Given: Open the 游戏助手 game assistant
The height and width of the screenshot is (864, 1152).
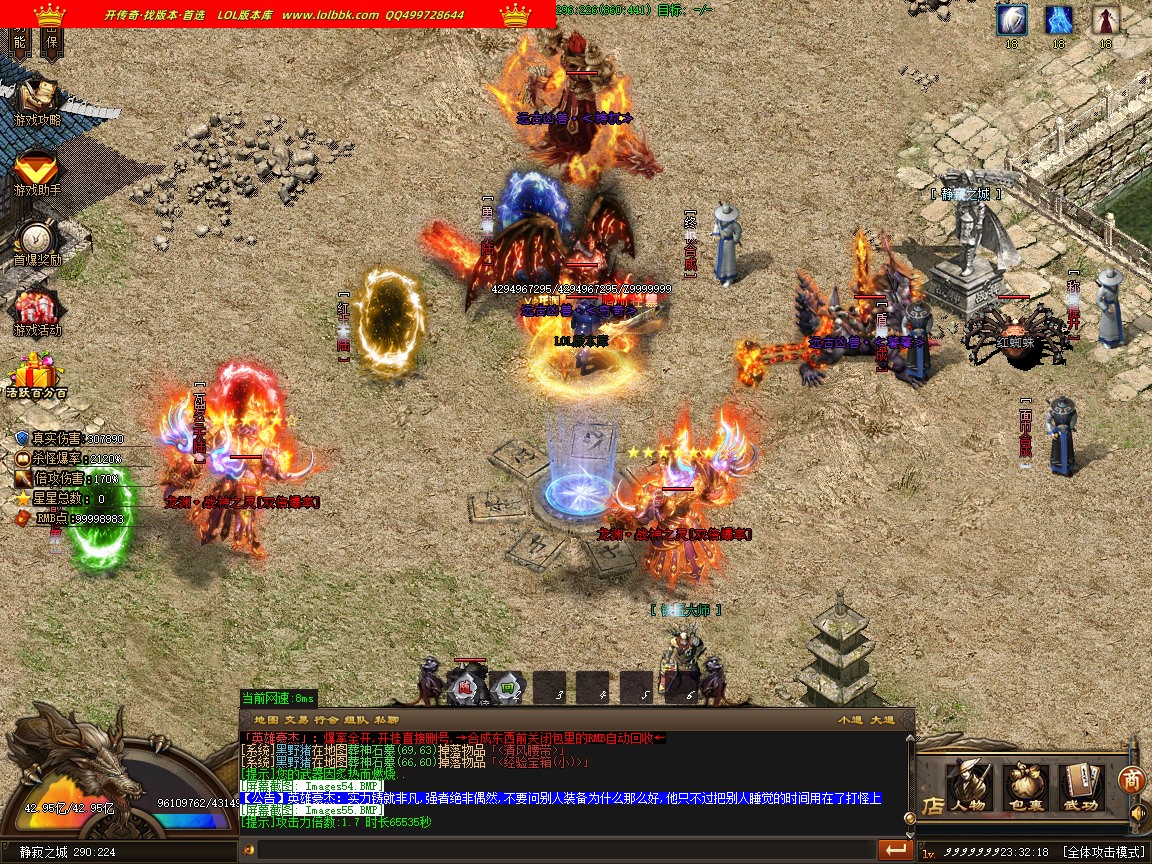Looking at the screenshot, I should pos(37,171).
